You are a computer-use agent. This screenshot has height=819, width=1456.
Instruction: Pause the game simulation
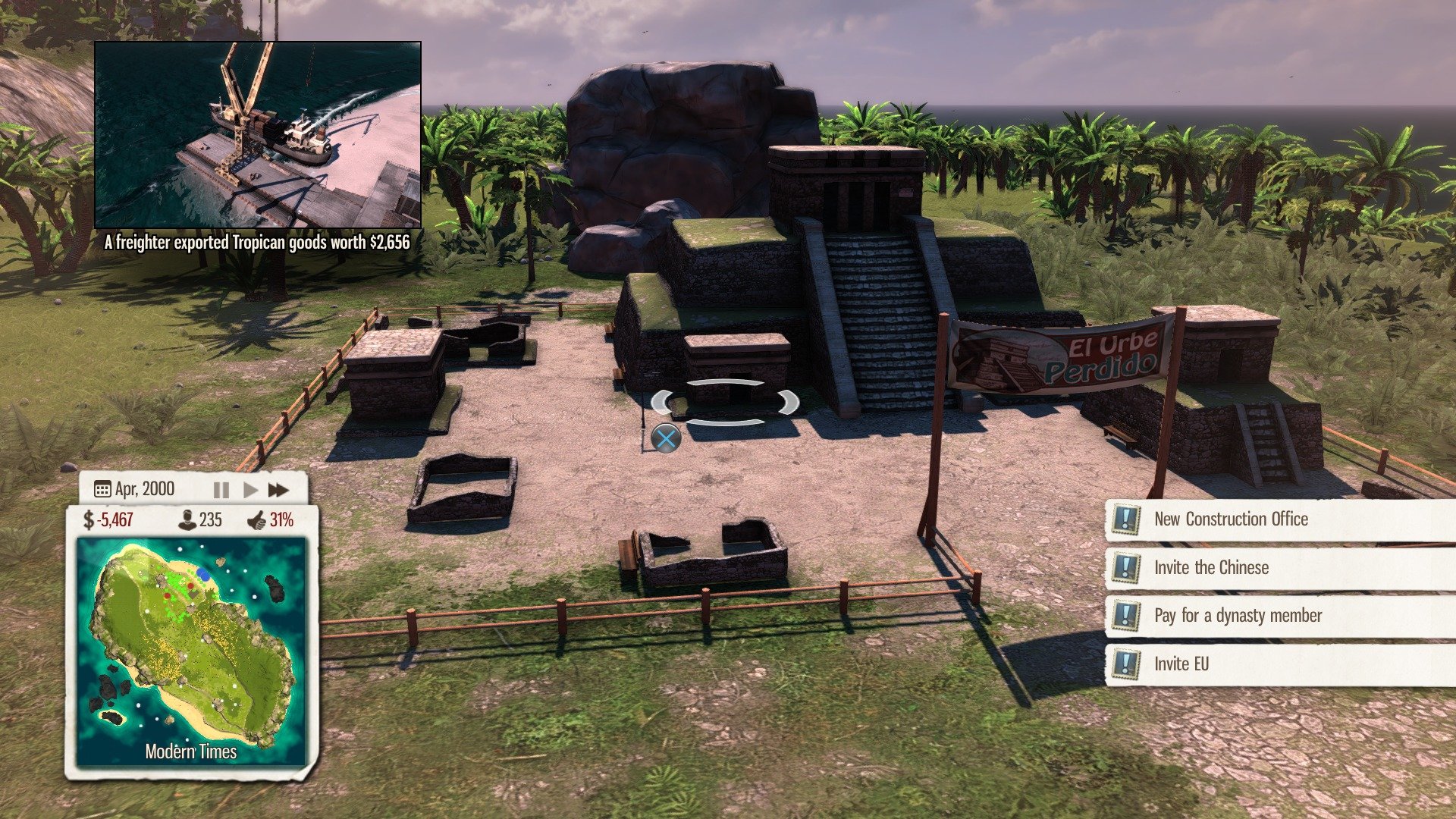(x=221, y=489)
